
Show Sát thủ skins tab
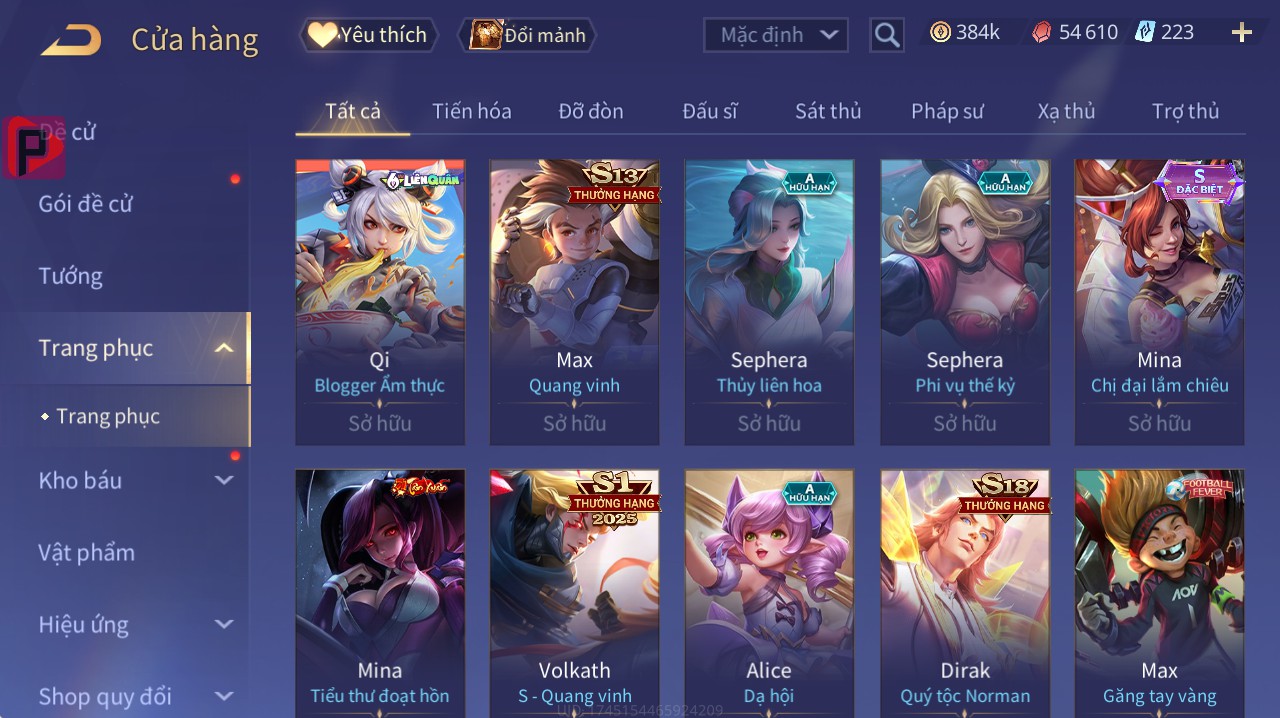(x=828, y=111)
